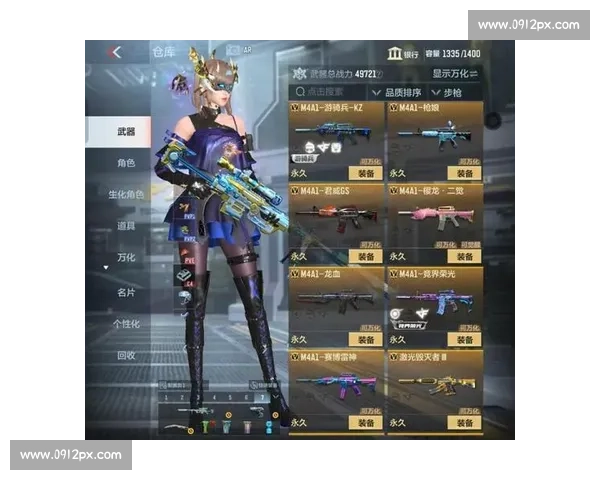Go to the 个性化 (Personalization) tab

(x=124, y=324)
